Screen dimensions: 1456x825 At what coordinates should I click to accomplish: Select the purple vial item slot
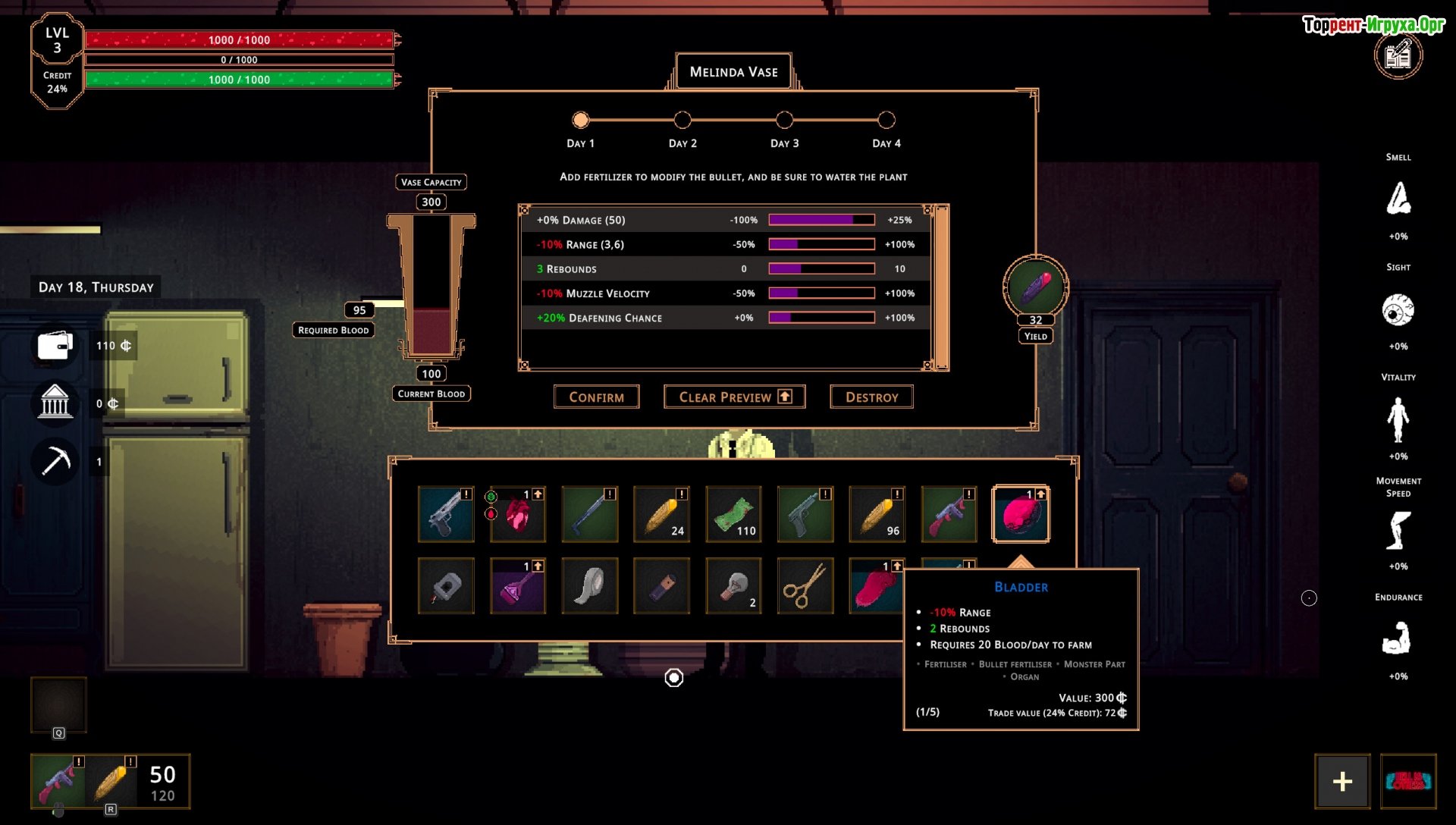[x=518, y=586]
